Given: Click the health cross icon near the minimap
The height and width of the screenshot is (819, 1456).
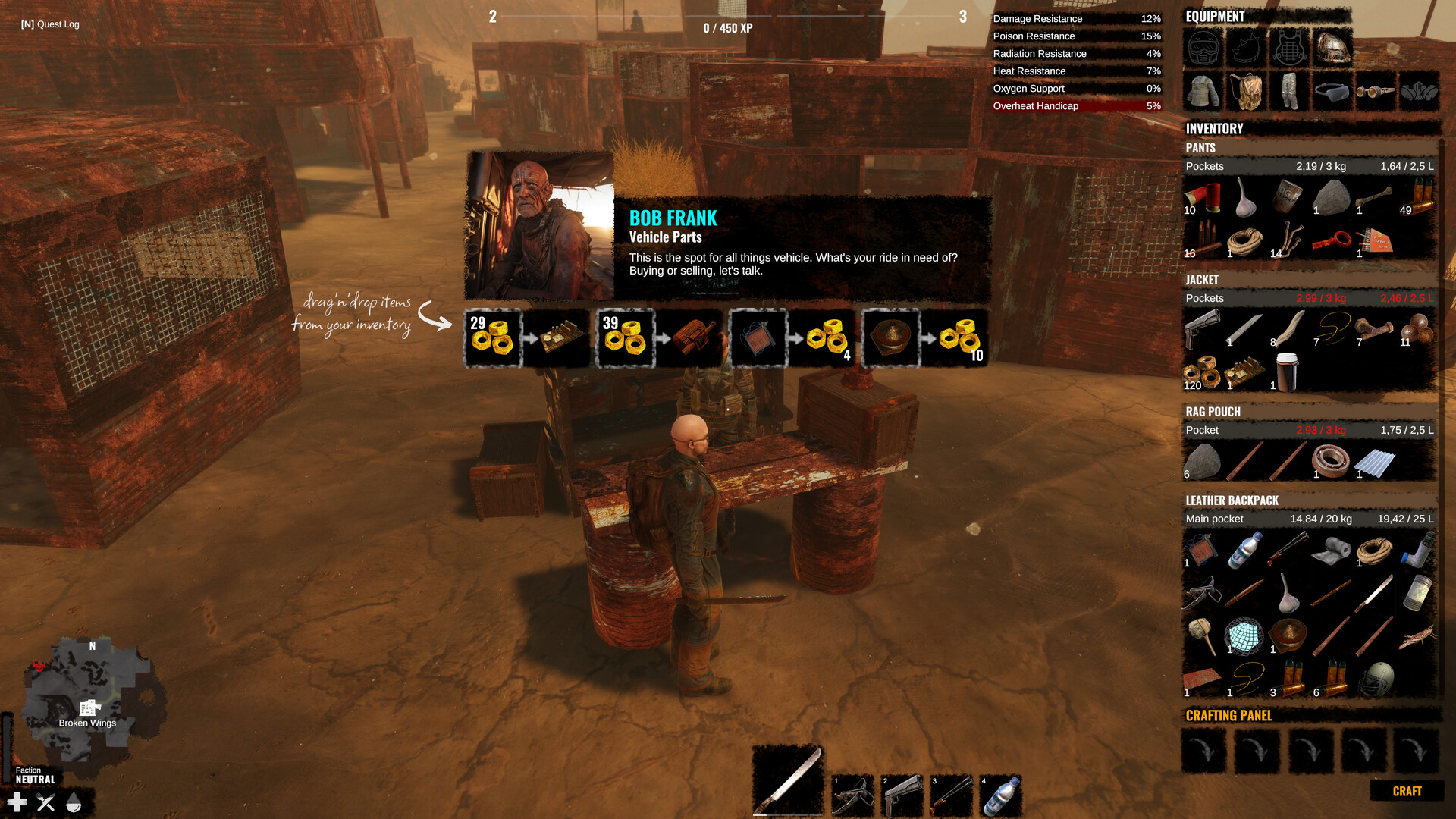Looking at the screenshot, I should [x=17, y=801].
